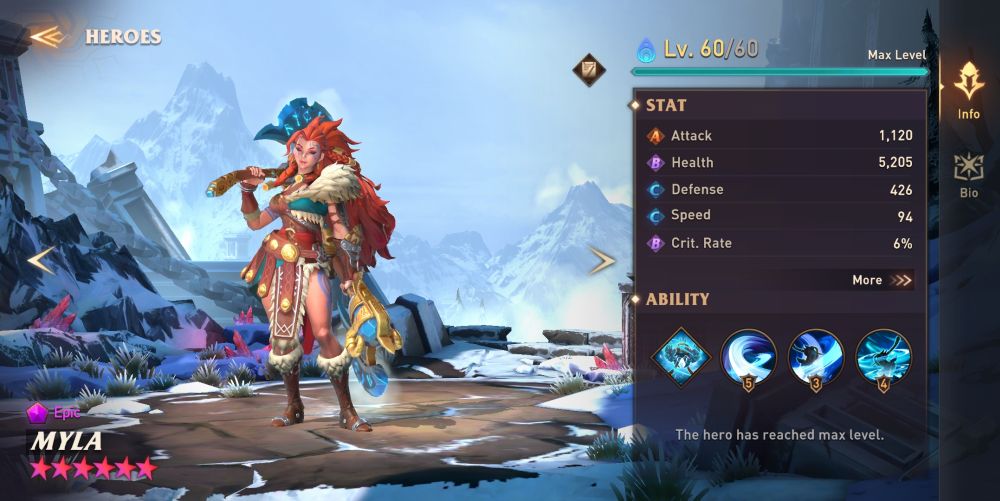The width and height of the screenshot is (1000, 501).
Task: Switch to the Info tab
Action: (968, 89)
